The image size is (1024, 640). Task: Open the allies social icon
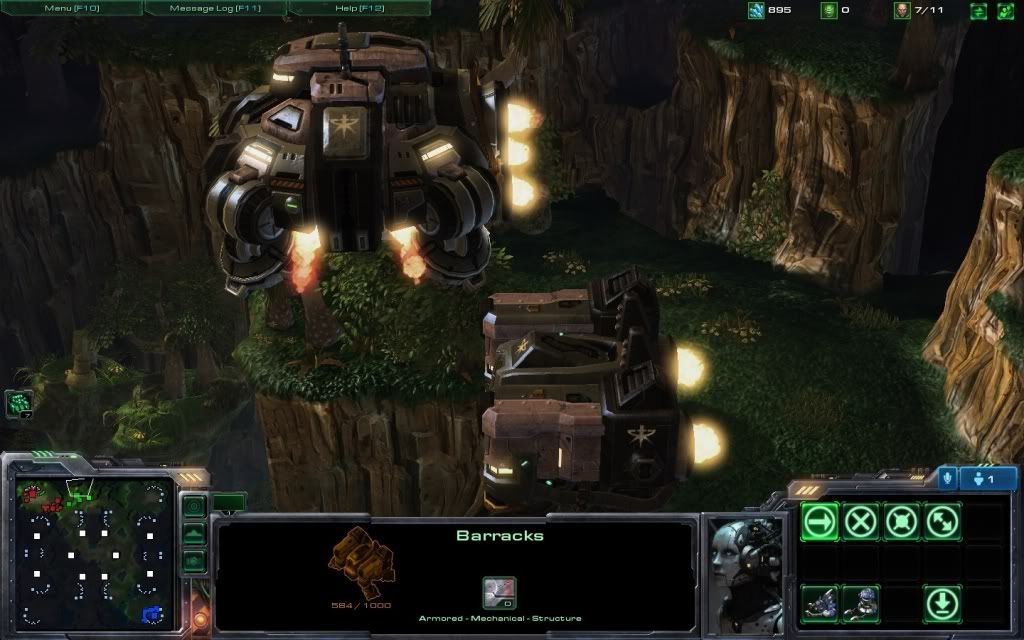(1005, 11)
